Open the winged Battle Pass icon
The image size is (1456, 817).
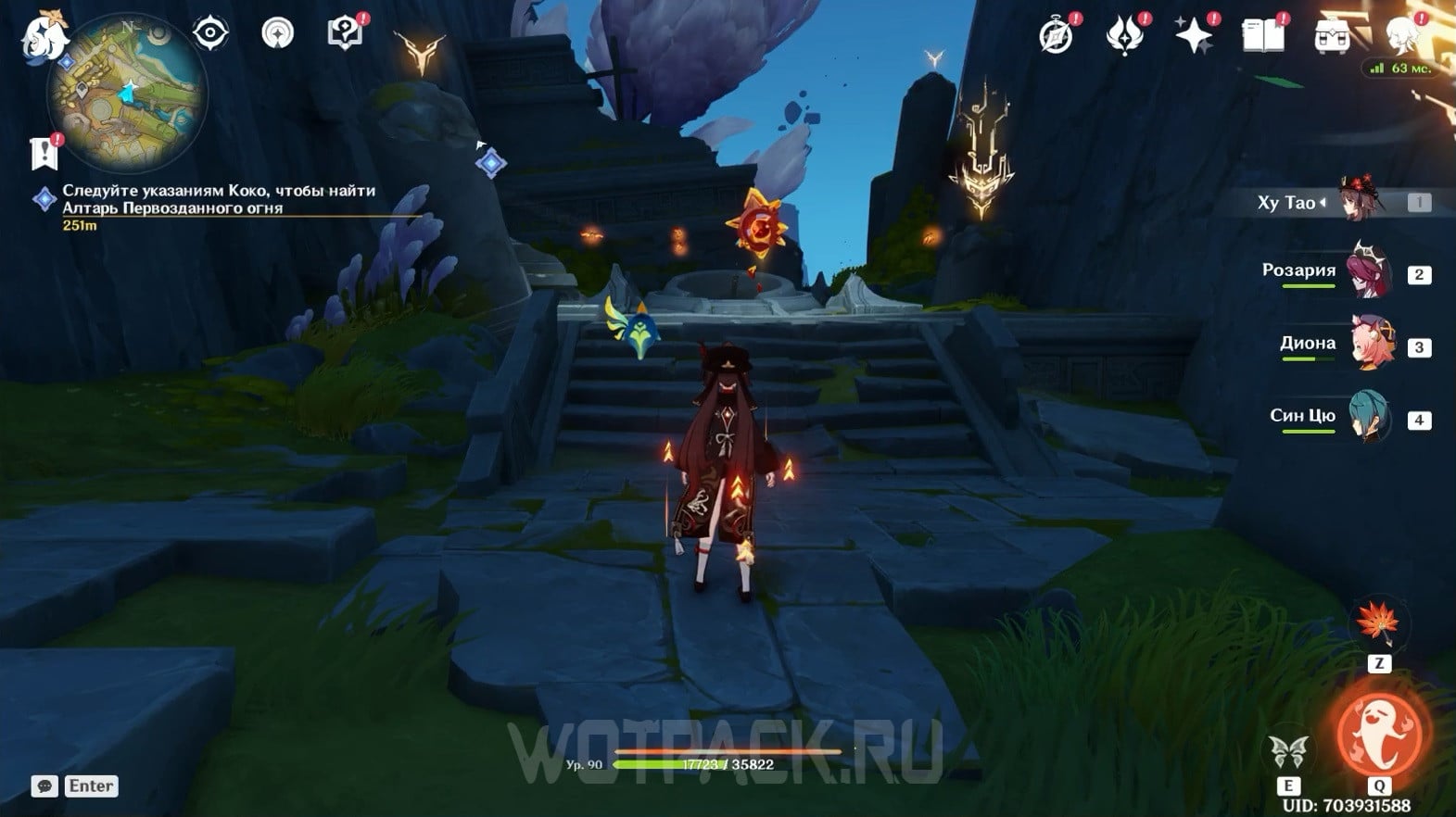[1124, 36]
